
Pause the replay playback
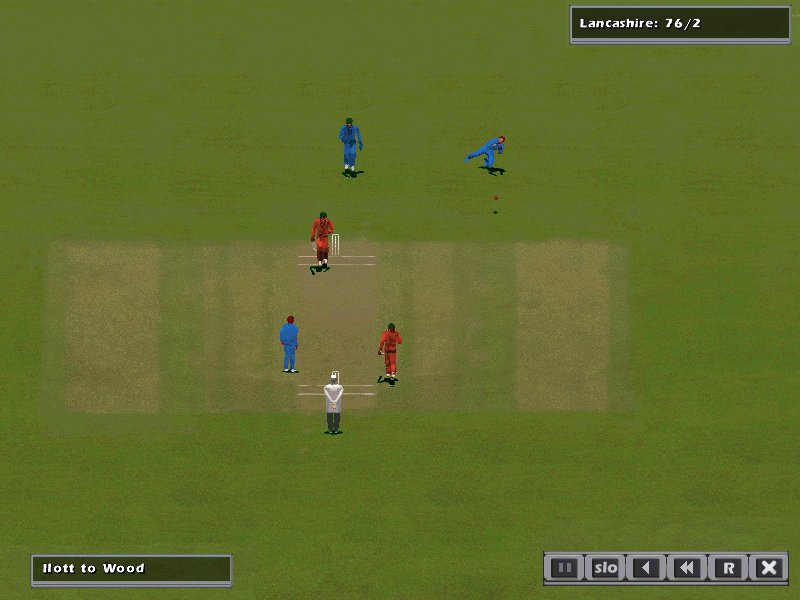tap(565, 568)
